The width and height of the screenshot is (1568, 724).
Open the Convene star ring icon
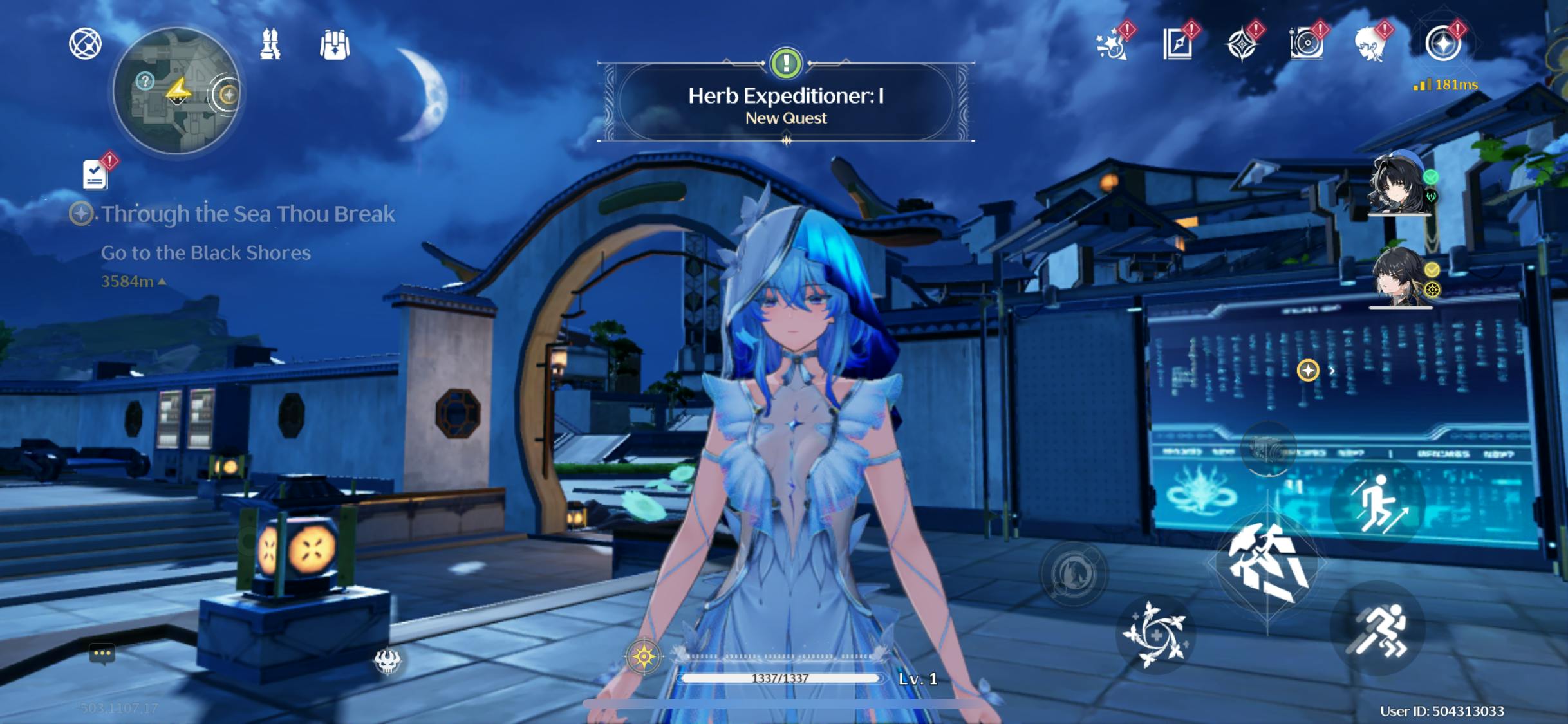1442,45
